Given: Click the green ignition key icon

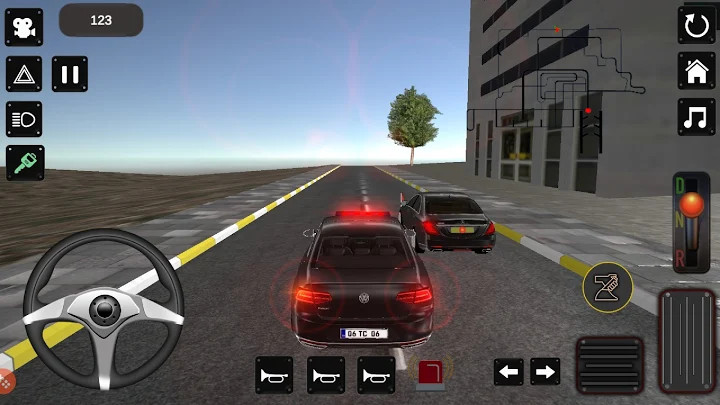Looking at the screenshot, I should (x=24, y=162).
